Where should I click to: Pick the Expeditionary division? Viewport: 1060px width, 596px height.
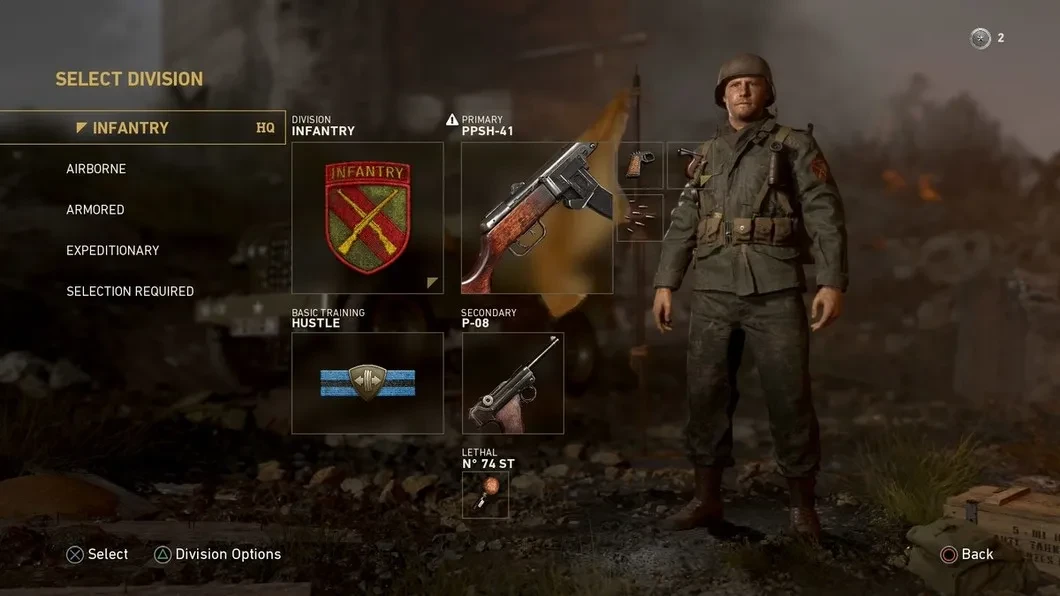click(113, 250)
